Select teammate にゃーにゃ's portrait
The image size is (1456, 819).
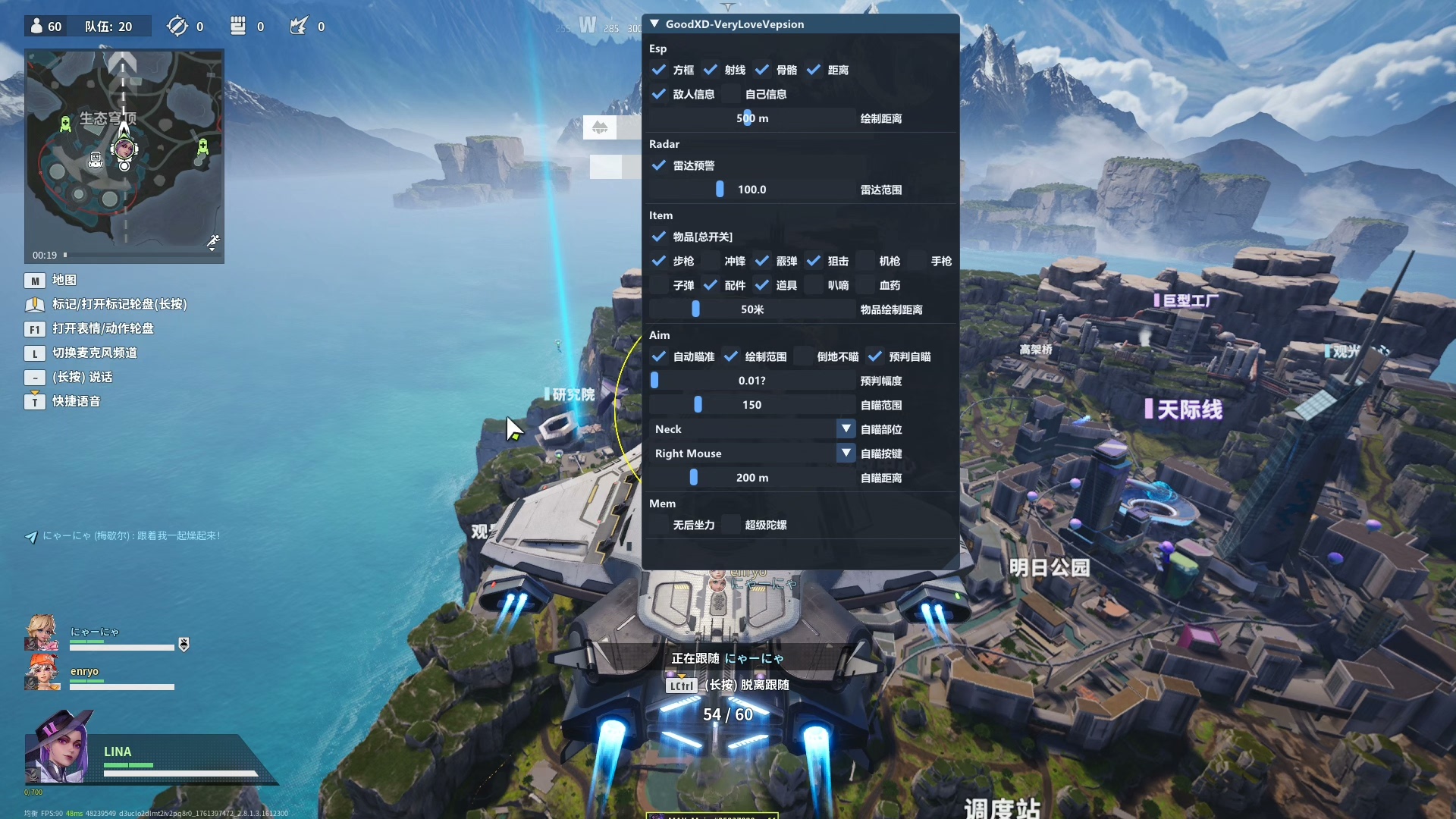coord(42,632)
